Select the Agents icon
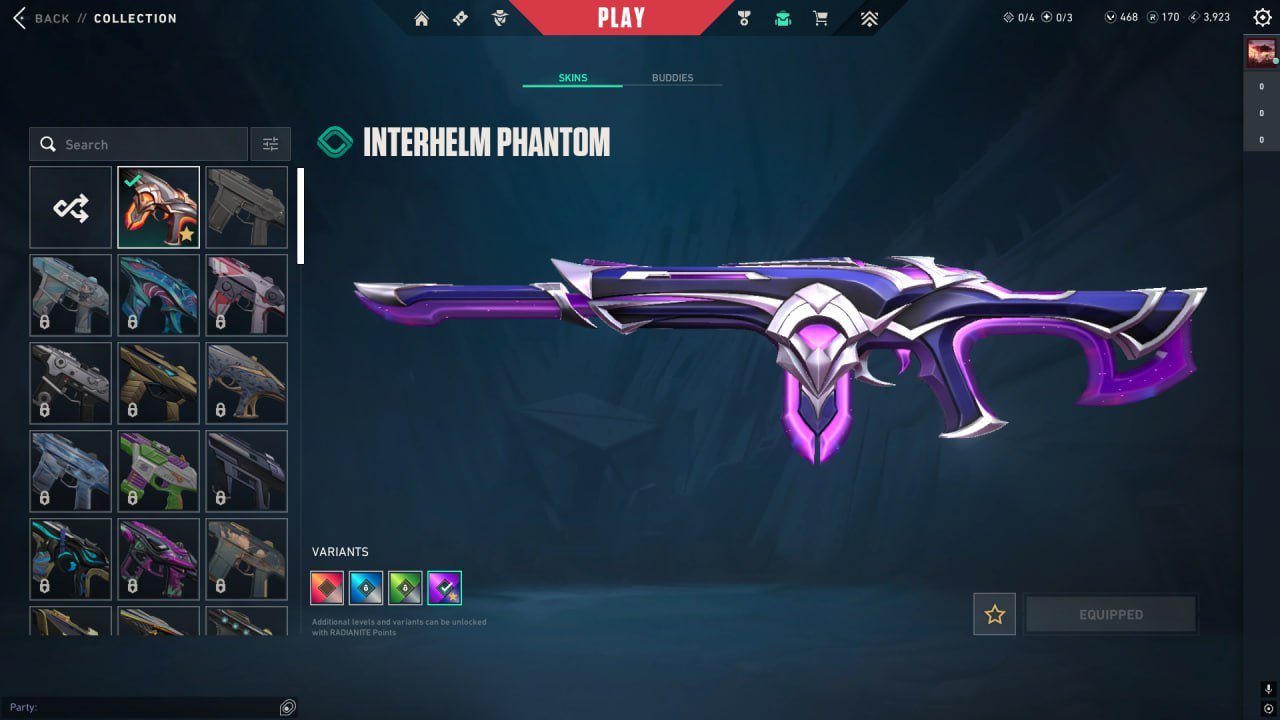Image resolution: width=1280 pixels, height=720 pixels. 497,17
